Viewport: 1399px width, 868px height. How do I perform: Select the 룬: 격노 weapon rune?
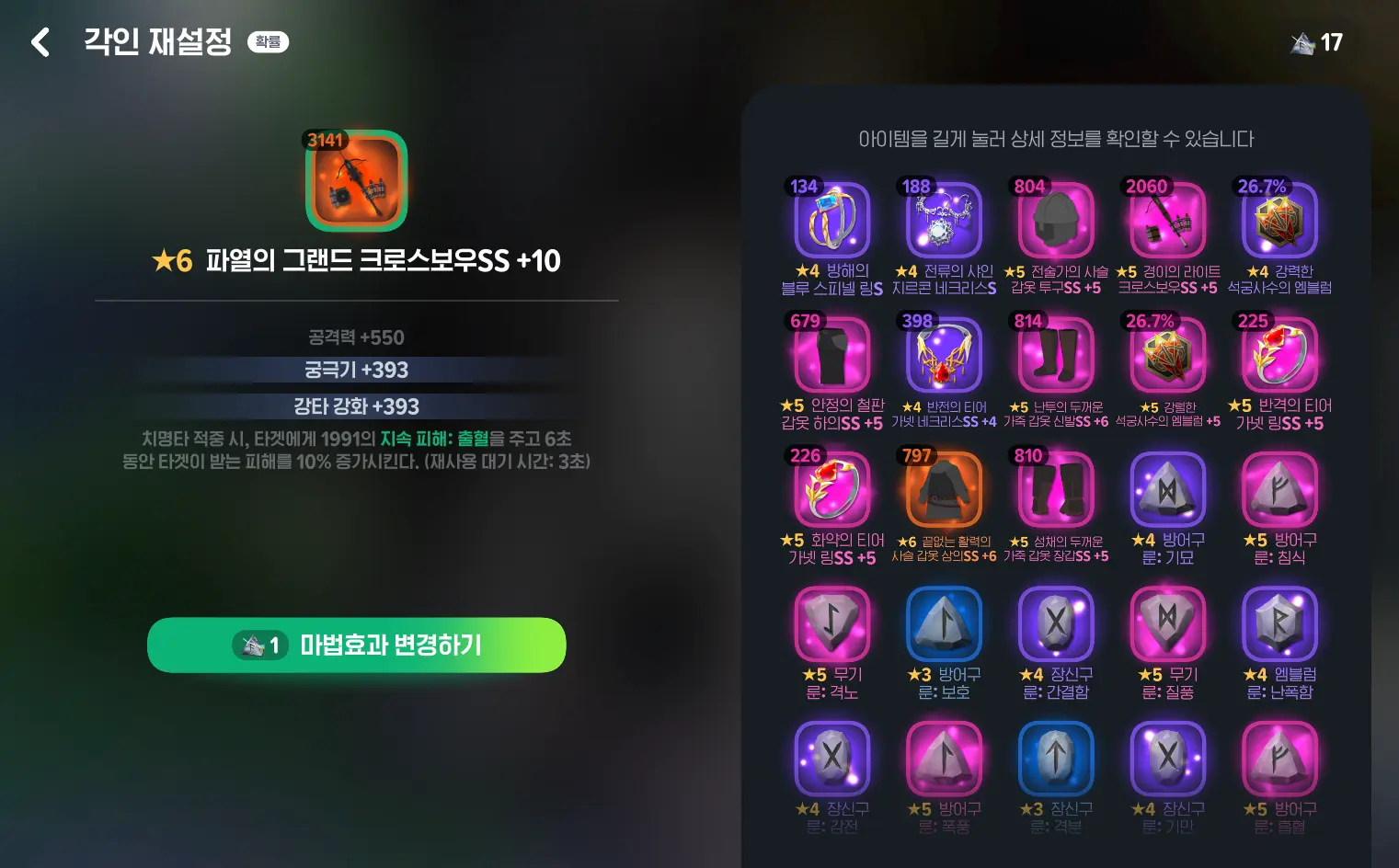831,625
